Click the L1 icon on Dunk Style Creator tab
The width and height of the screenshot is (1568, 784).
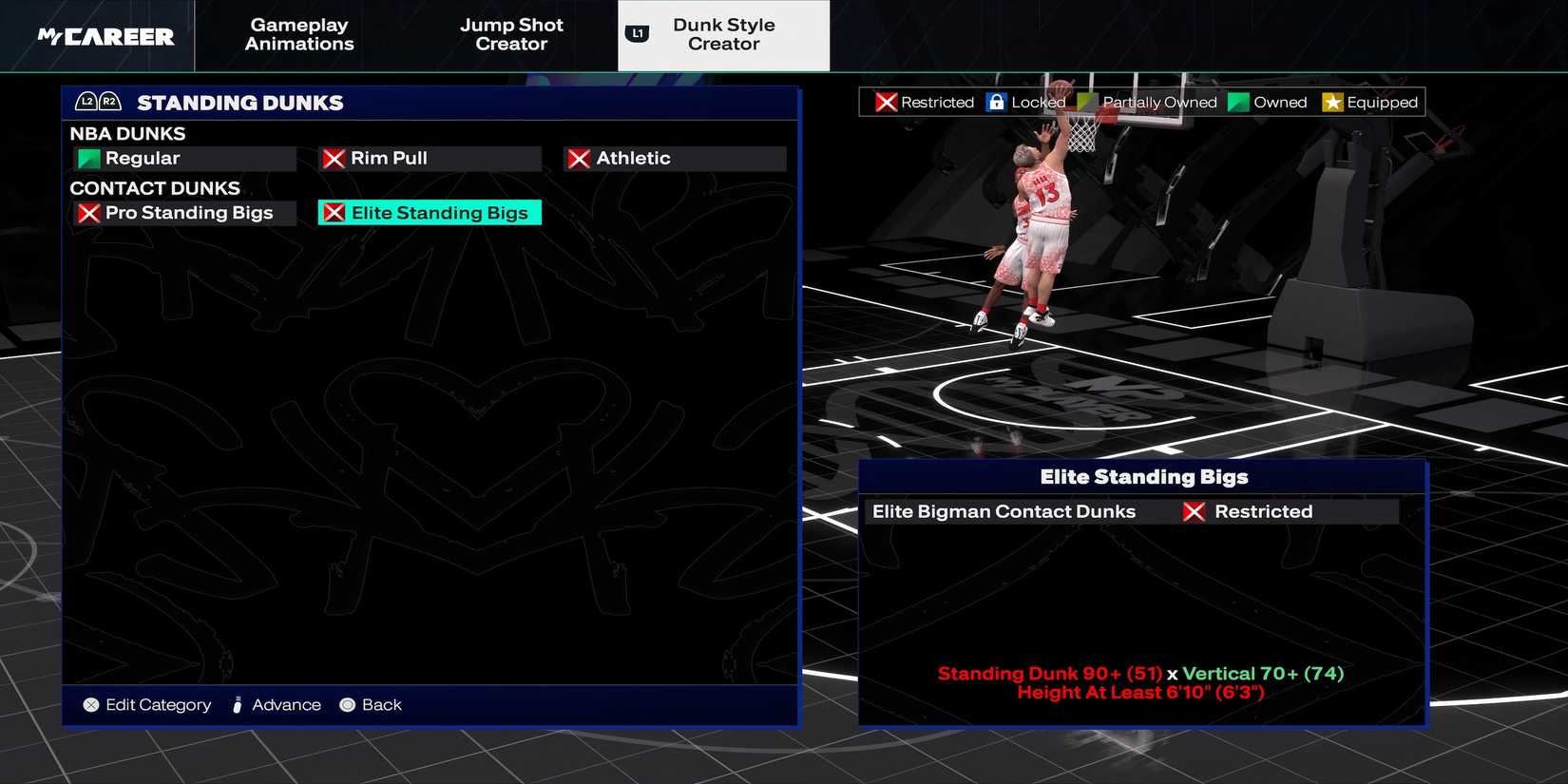click(x=637, y=30)
